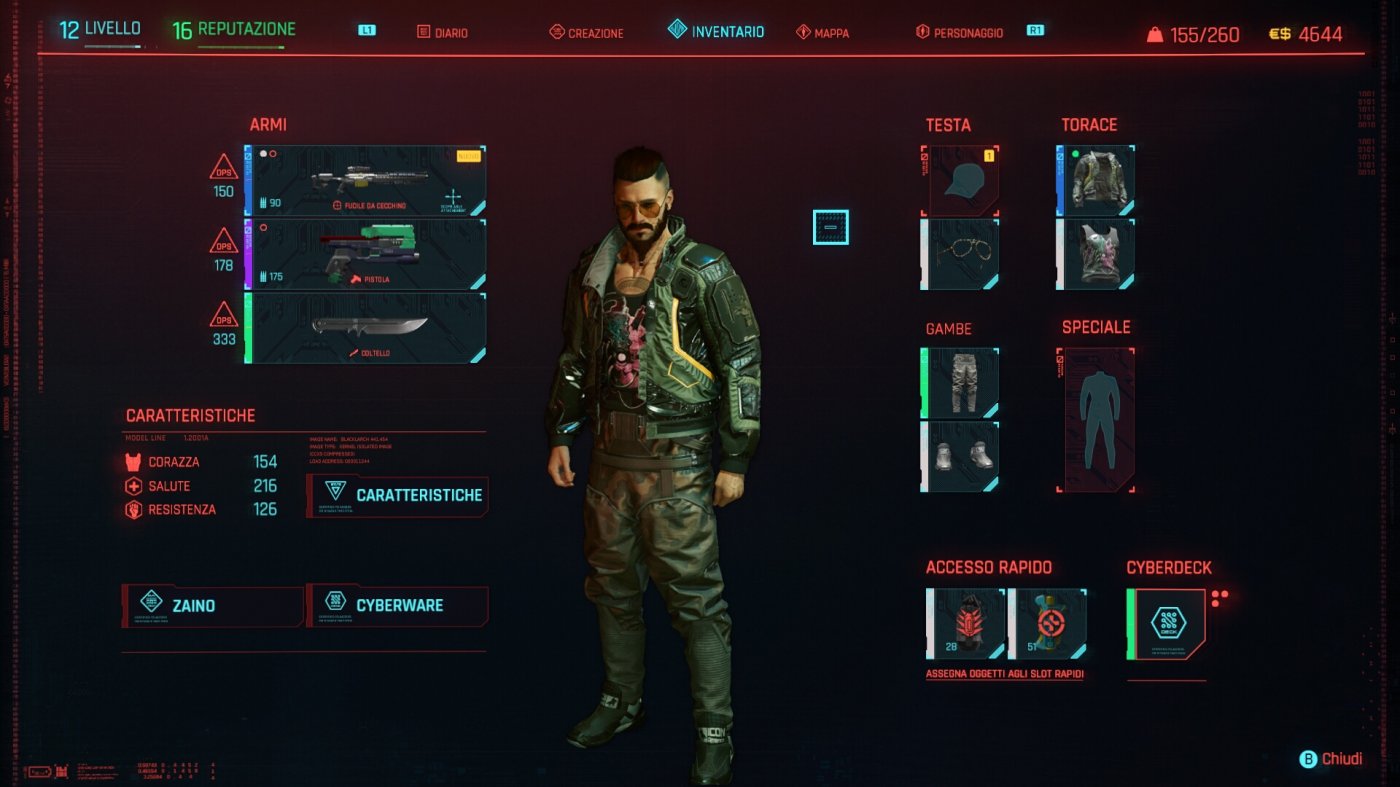Select the aviator glasses slot

961,254
